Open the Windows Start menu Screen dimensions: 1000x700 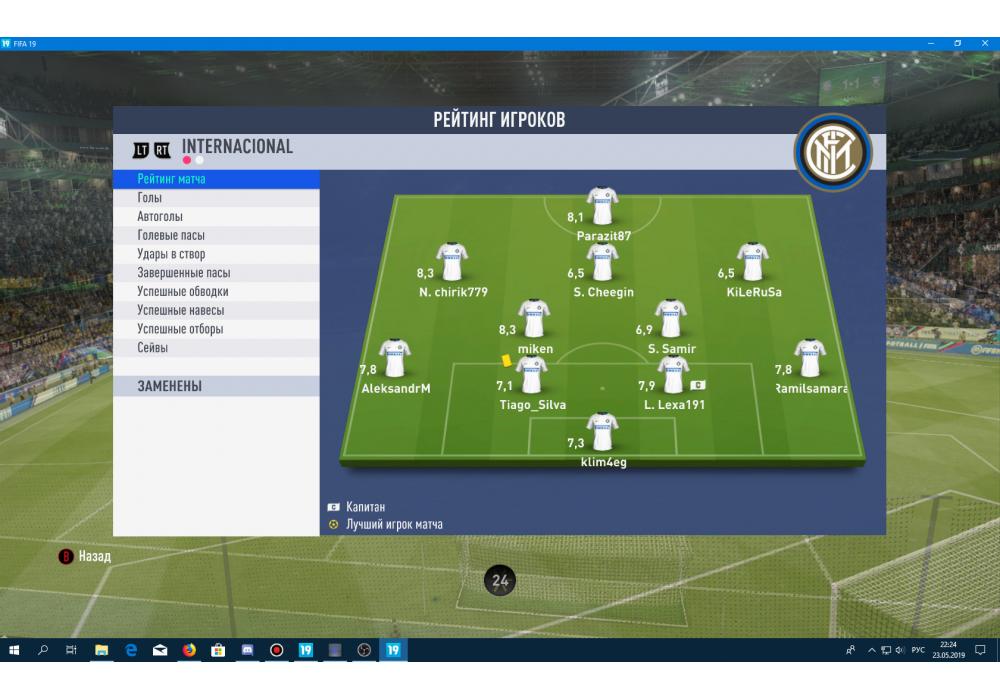(14, 650)
